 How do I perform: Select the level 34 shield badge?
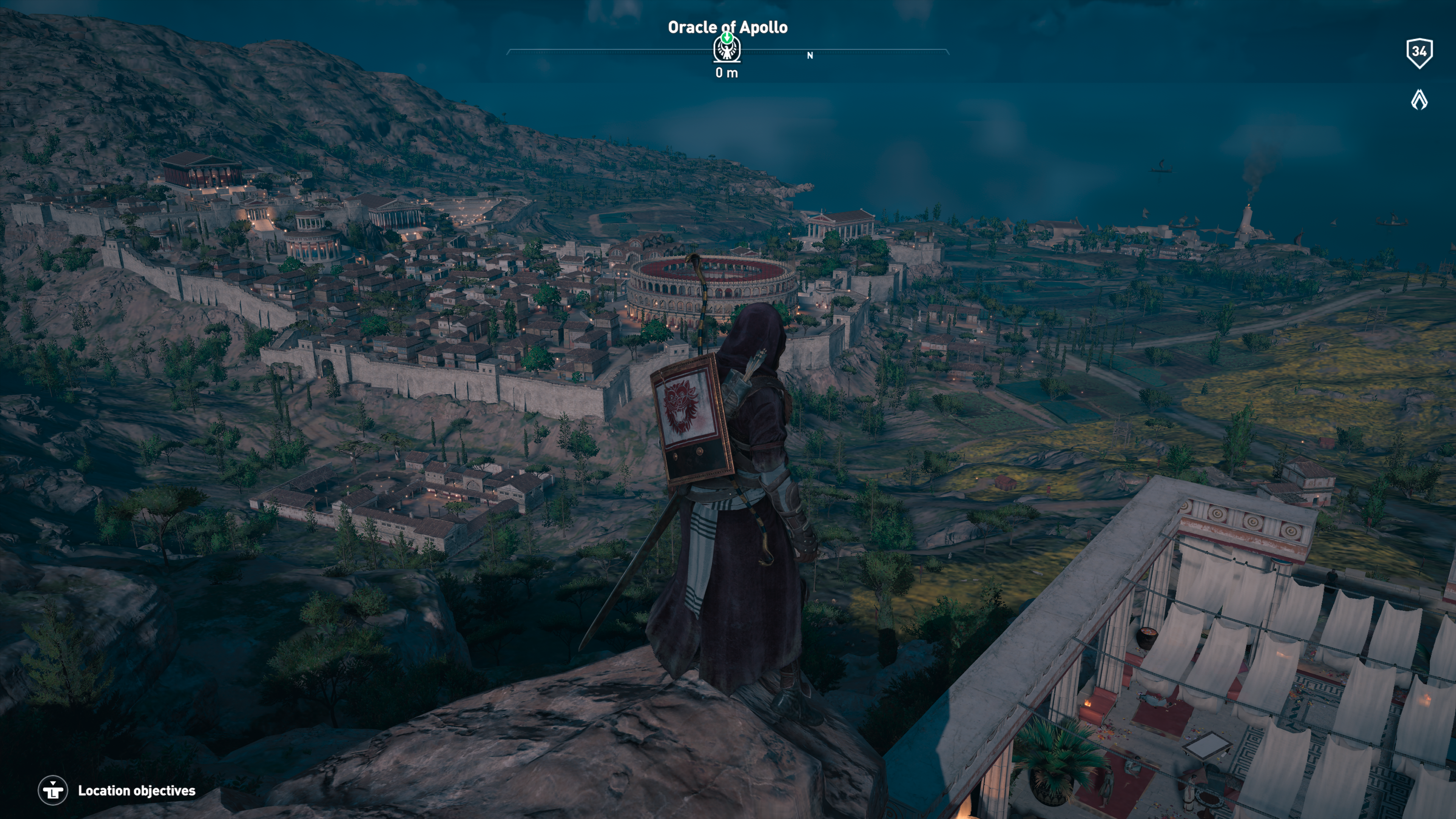[x=1419, y=53]
